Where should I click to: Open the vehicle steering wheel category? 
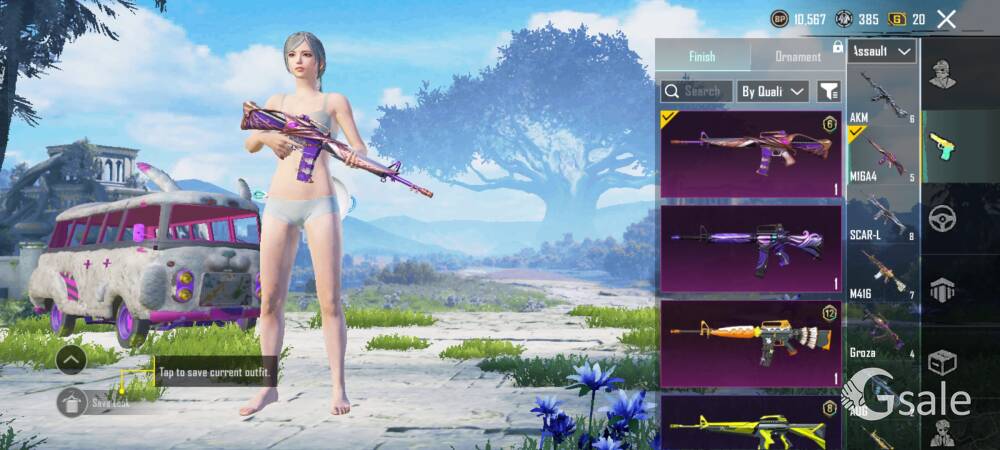[x=941, y=218]
